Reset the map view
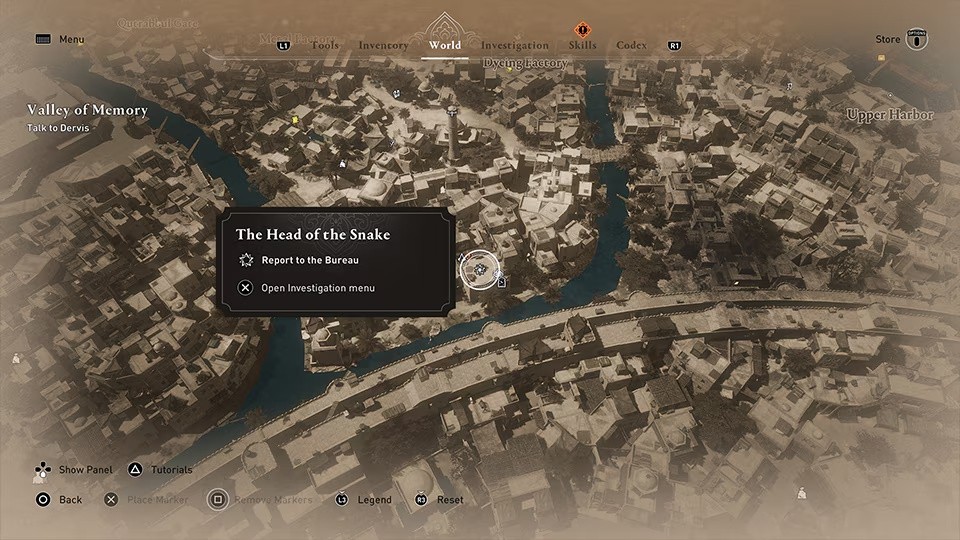Screen dimensions: 960x540 point(450,500)
